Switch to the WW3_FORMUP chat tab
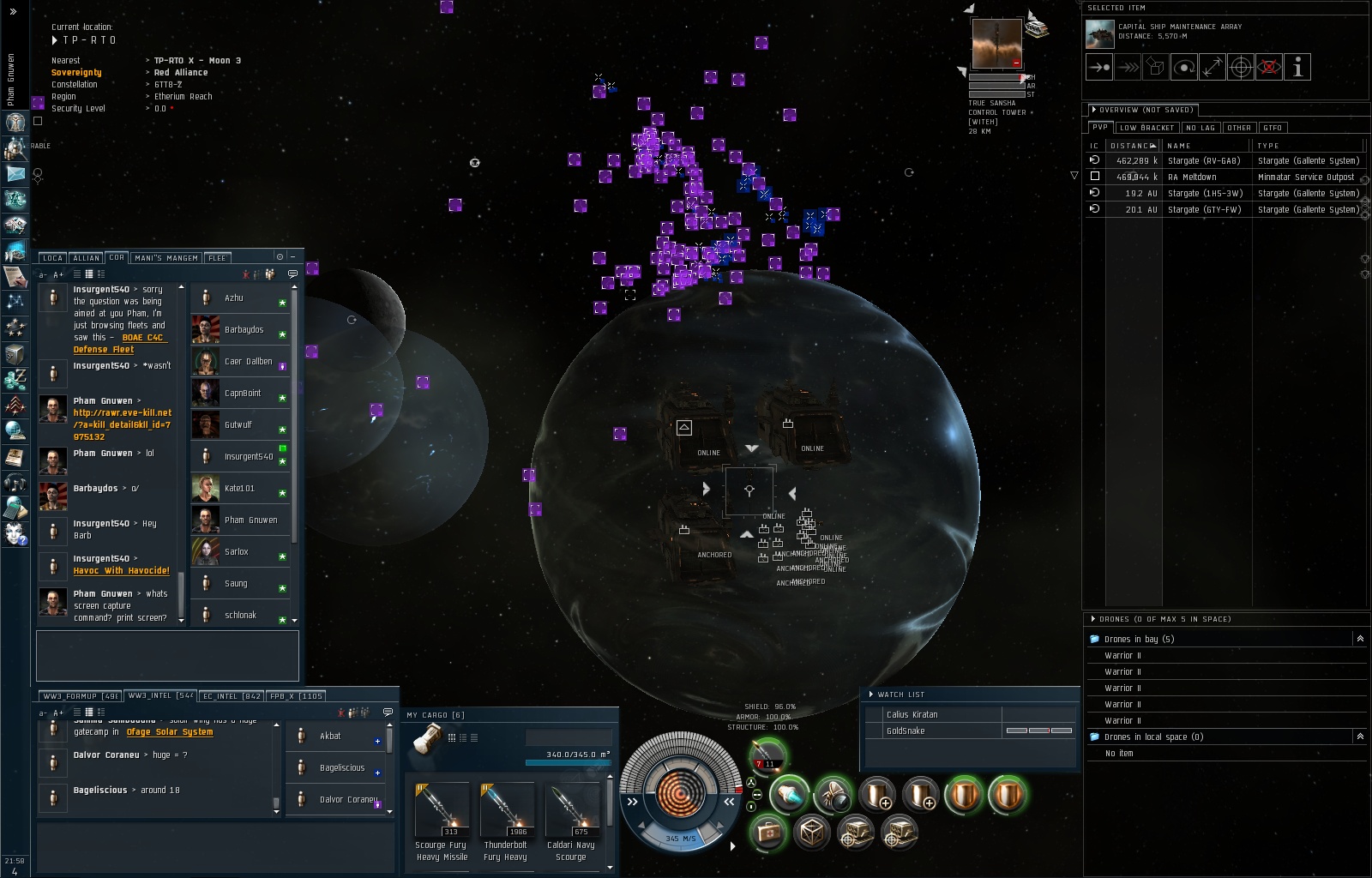The height and width of the screenshot is (878, 1372). [x=80, y=696]
